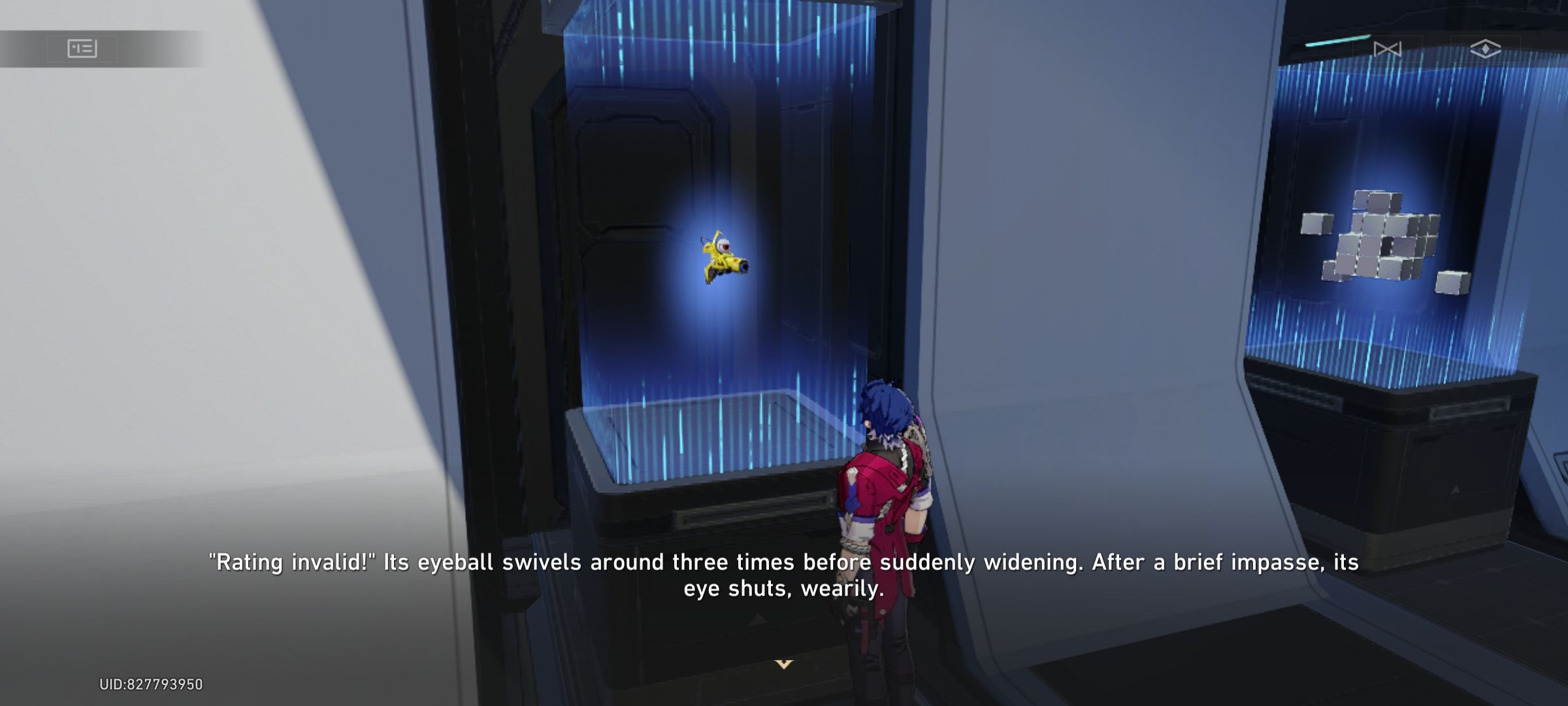Click the triangle marker on the center pedestal
Screen dimensions: 1568x706
click(758, 618)
